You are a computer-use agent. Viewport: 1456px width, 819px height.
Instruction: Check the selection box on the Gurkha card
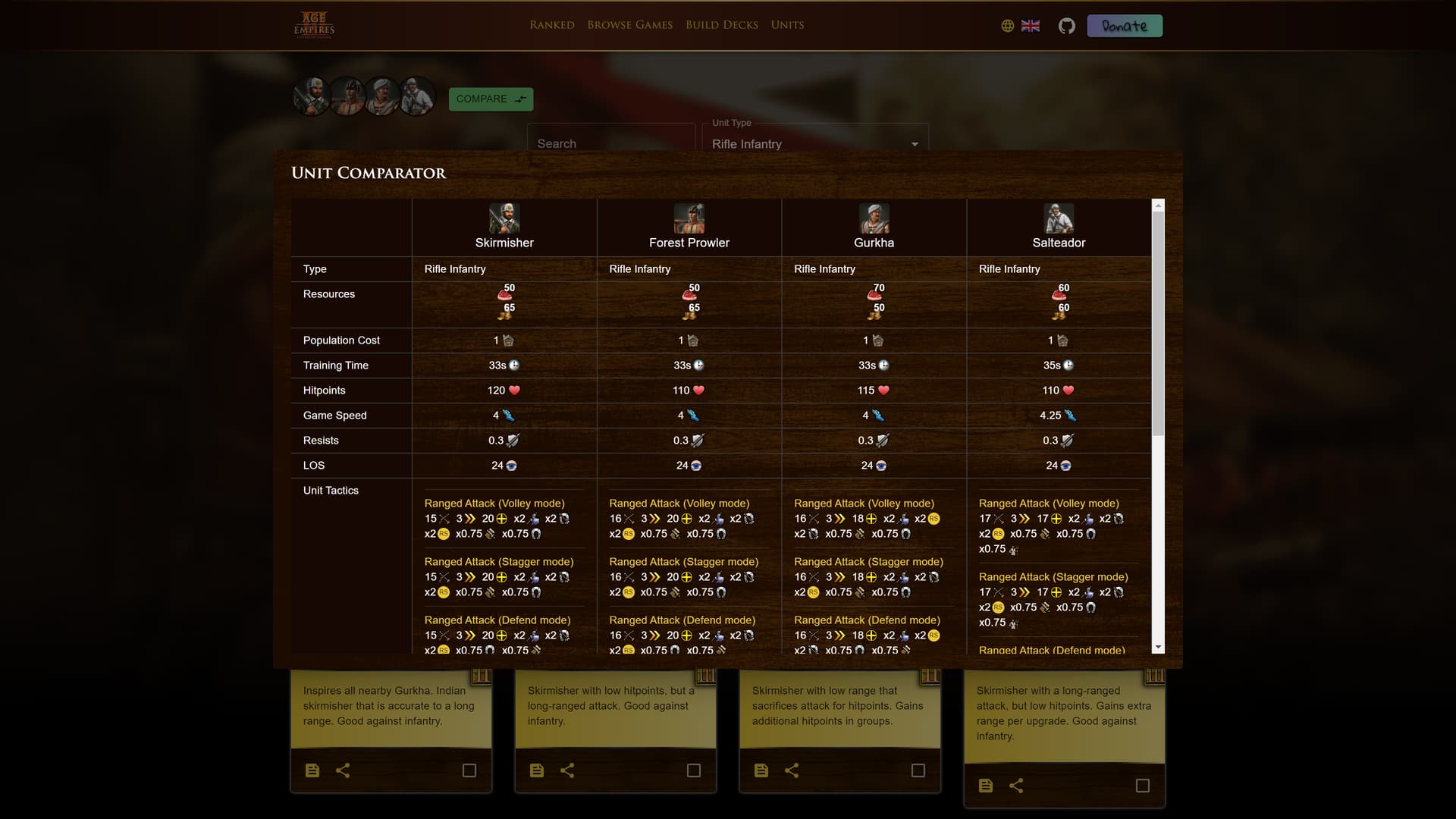tap(918, 770)
